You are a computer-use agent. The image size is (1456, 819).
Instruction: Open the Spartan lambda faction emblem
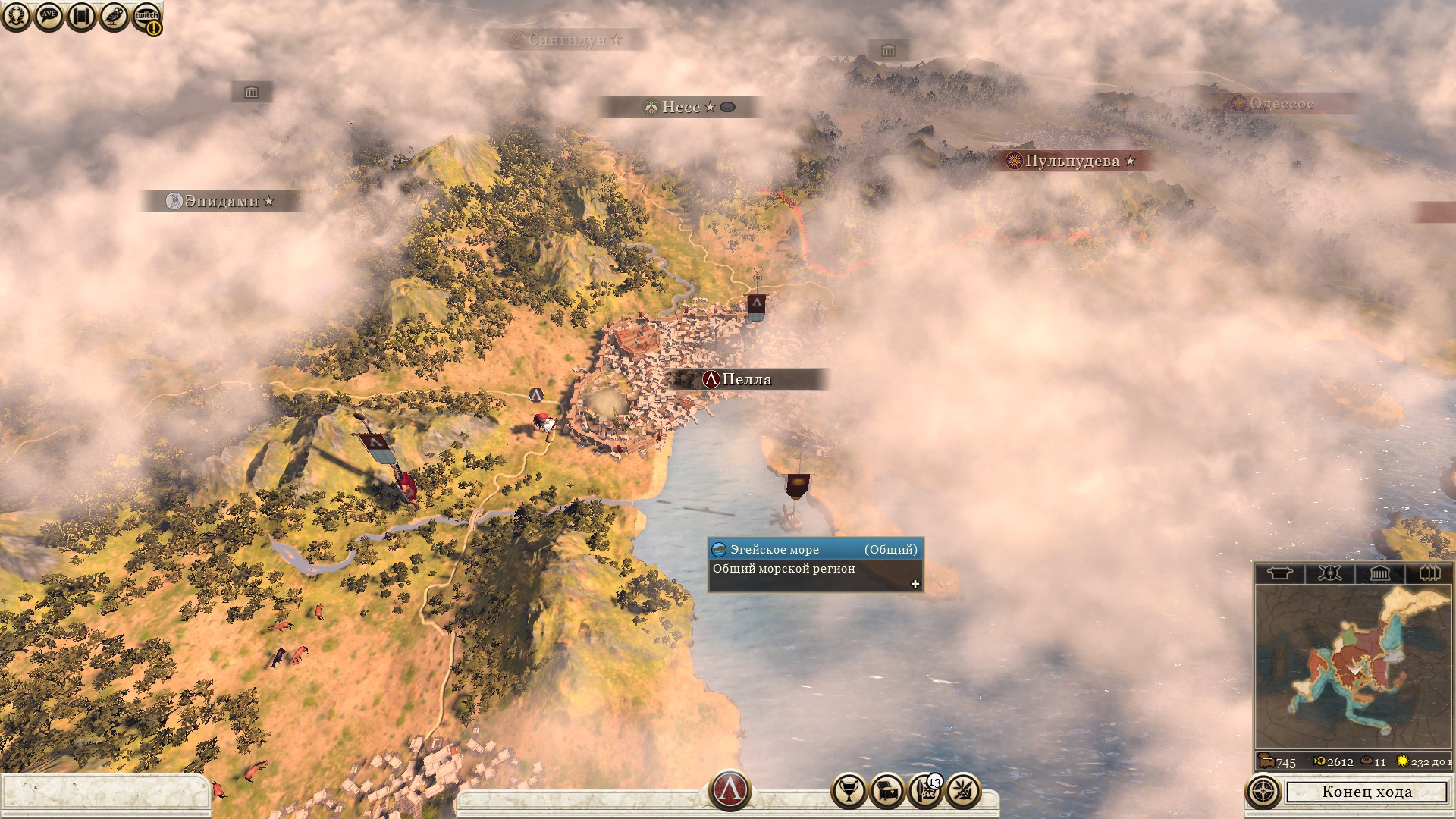[730, 790]
